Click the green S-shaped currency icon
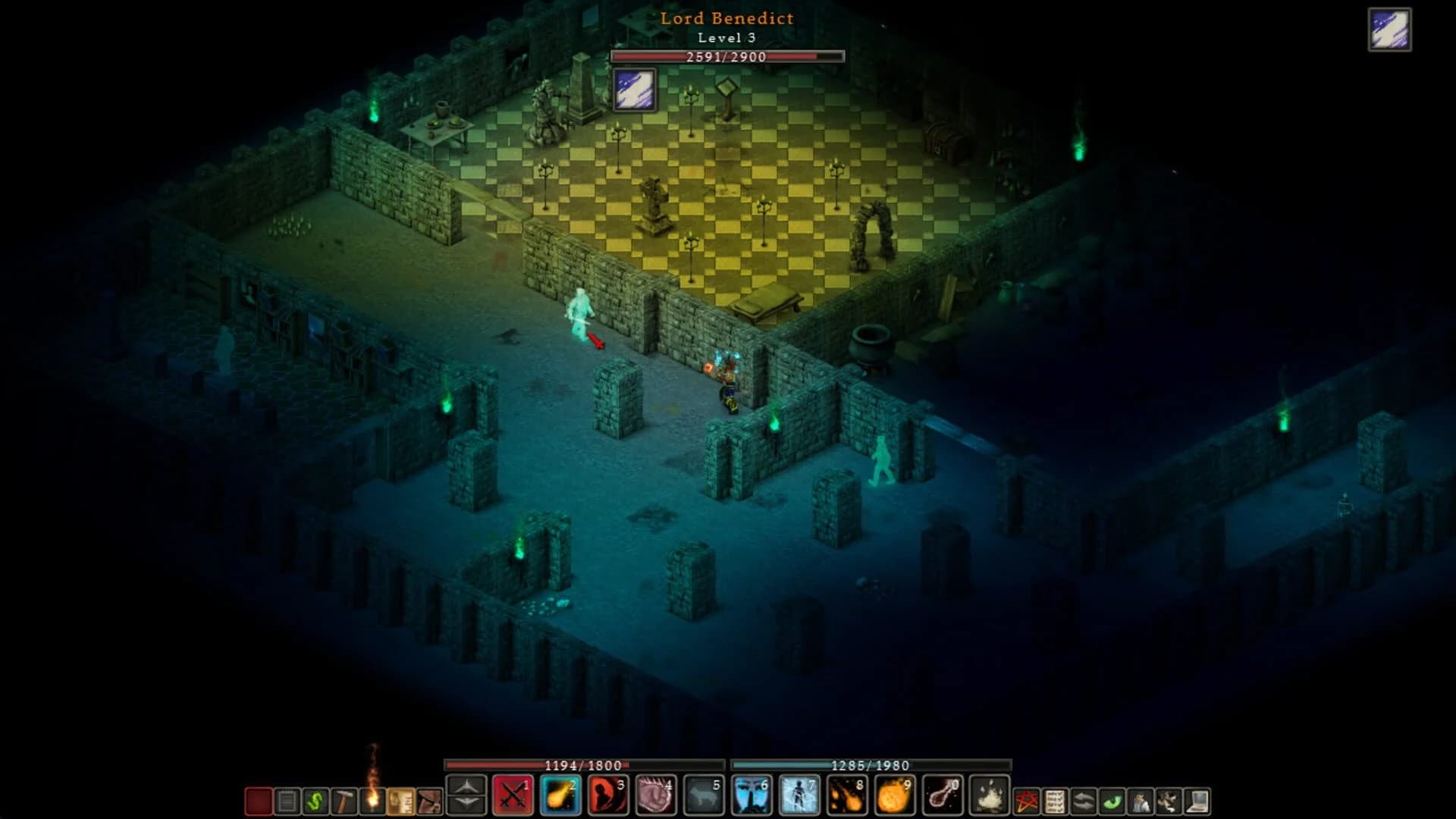1456x819 pixels. click(x=315, y=802)
